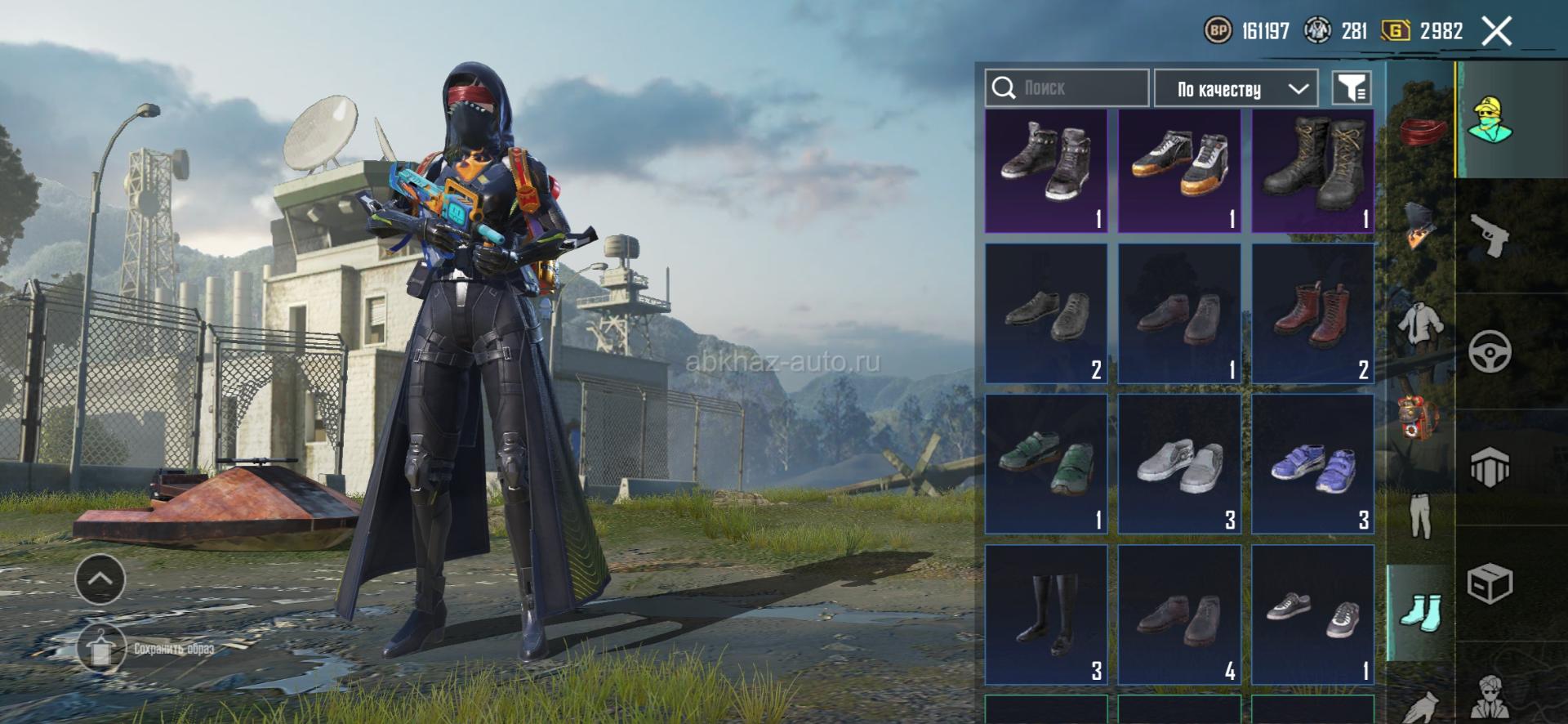Select the blue sneakers slot
Screen dimensions: 1568x724
1312,464
